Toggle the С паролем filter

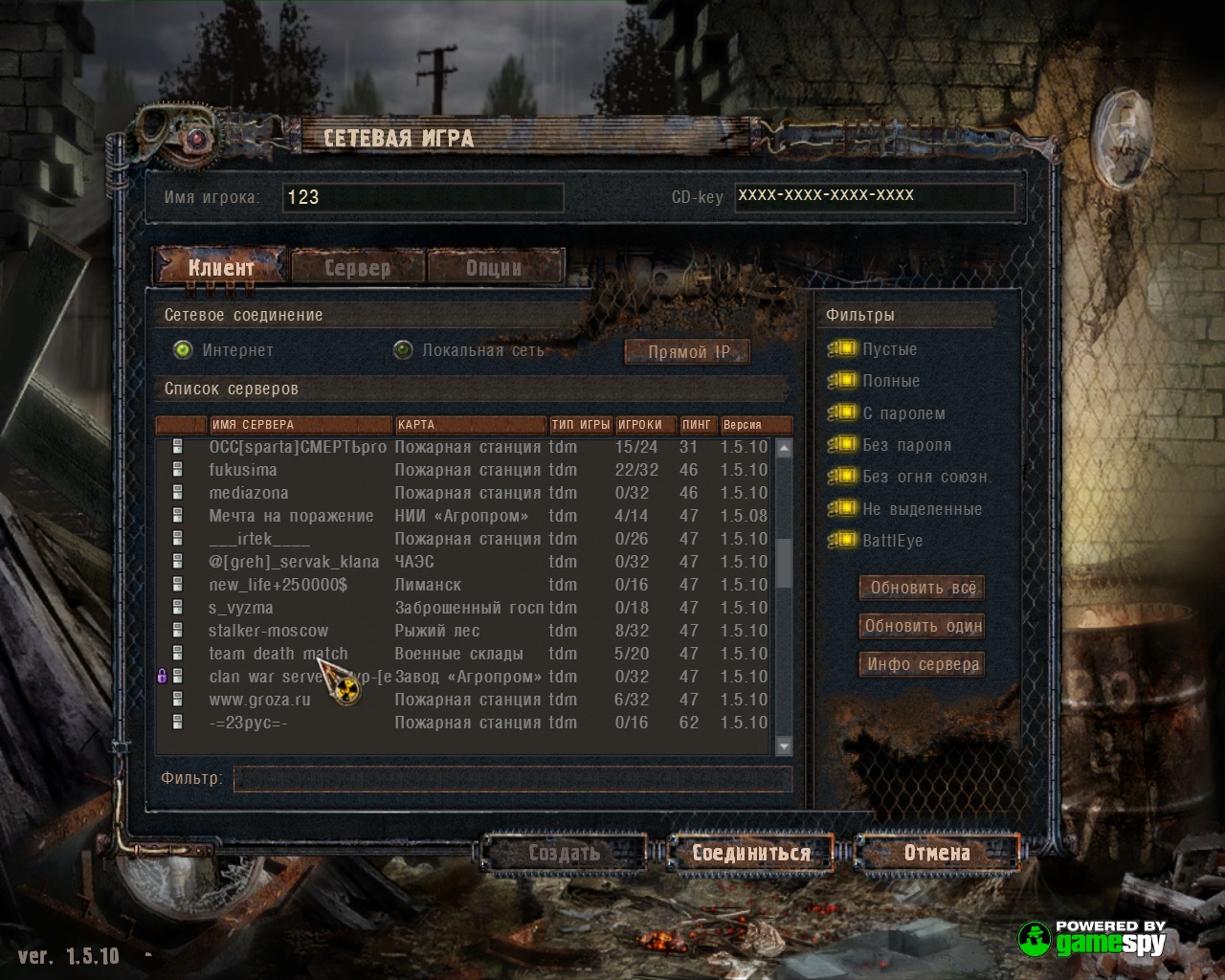(x=845, y=413)
